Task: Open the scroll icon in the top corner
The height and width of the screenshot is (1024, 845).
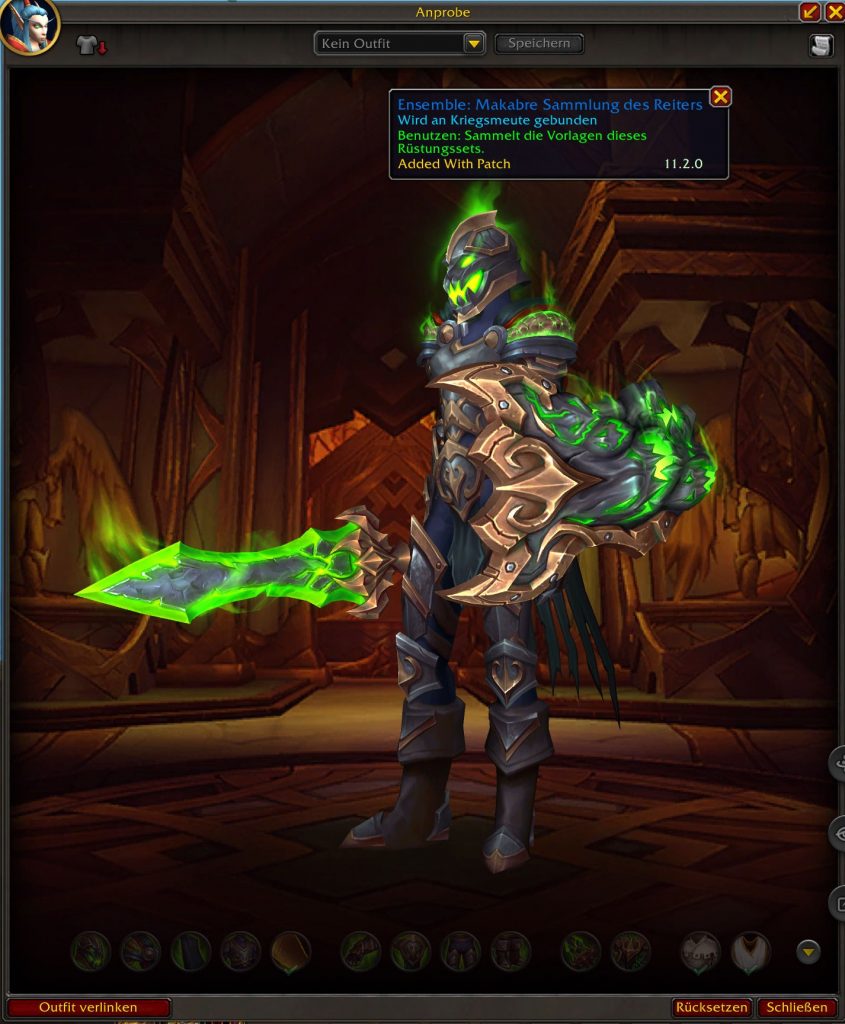Action: [x=820, y=46]
